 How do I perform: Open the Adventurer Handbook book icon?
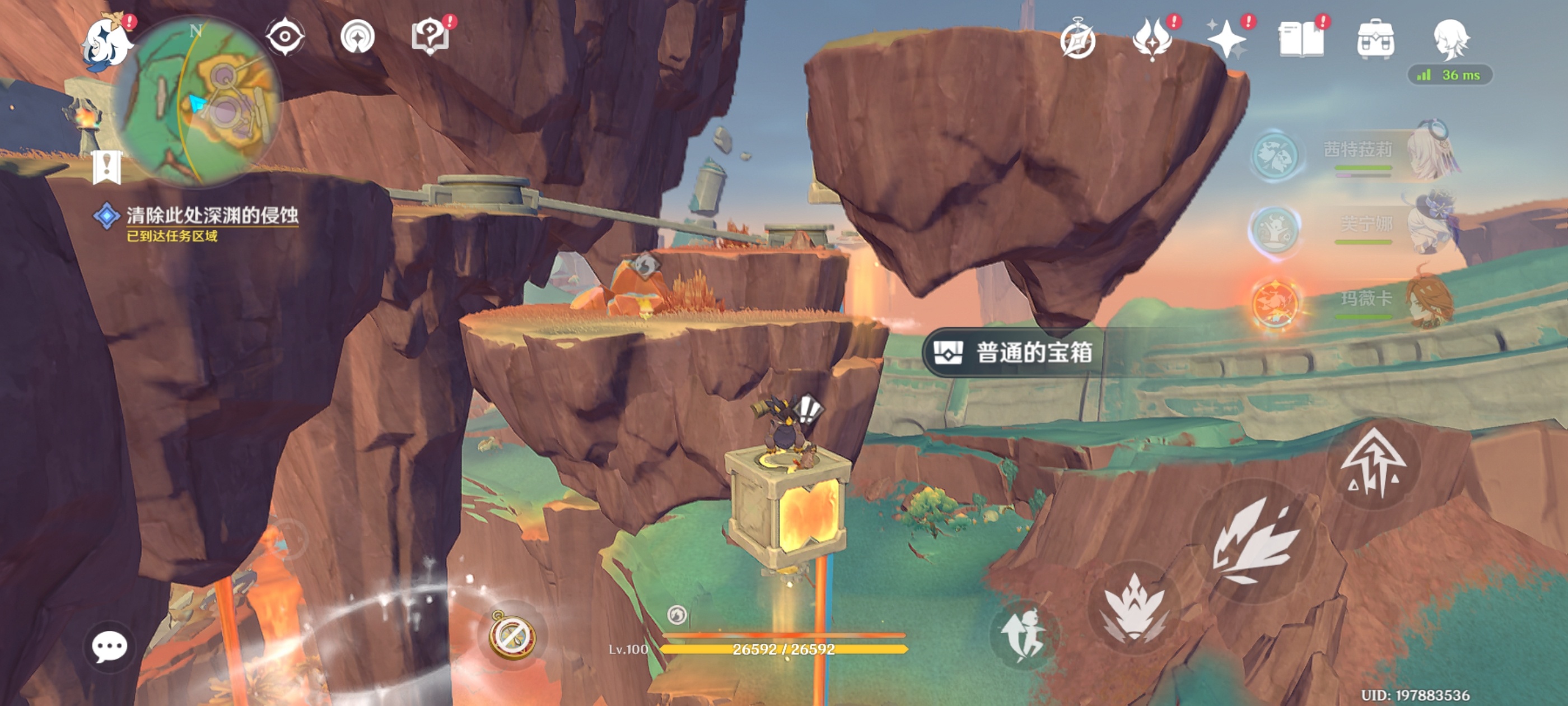pyautogui.click(x=1301, y=40)
